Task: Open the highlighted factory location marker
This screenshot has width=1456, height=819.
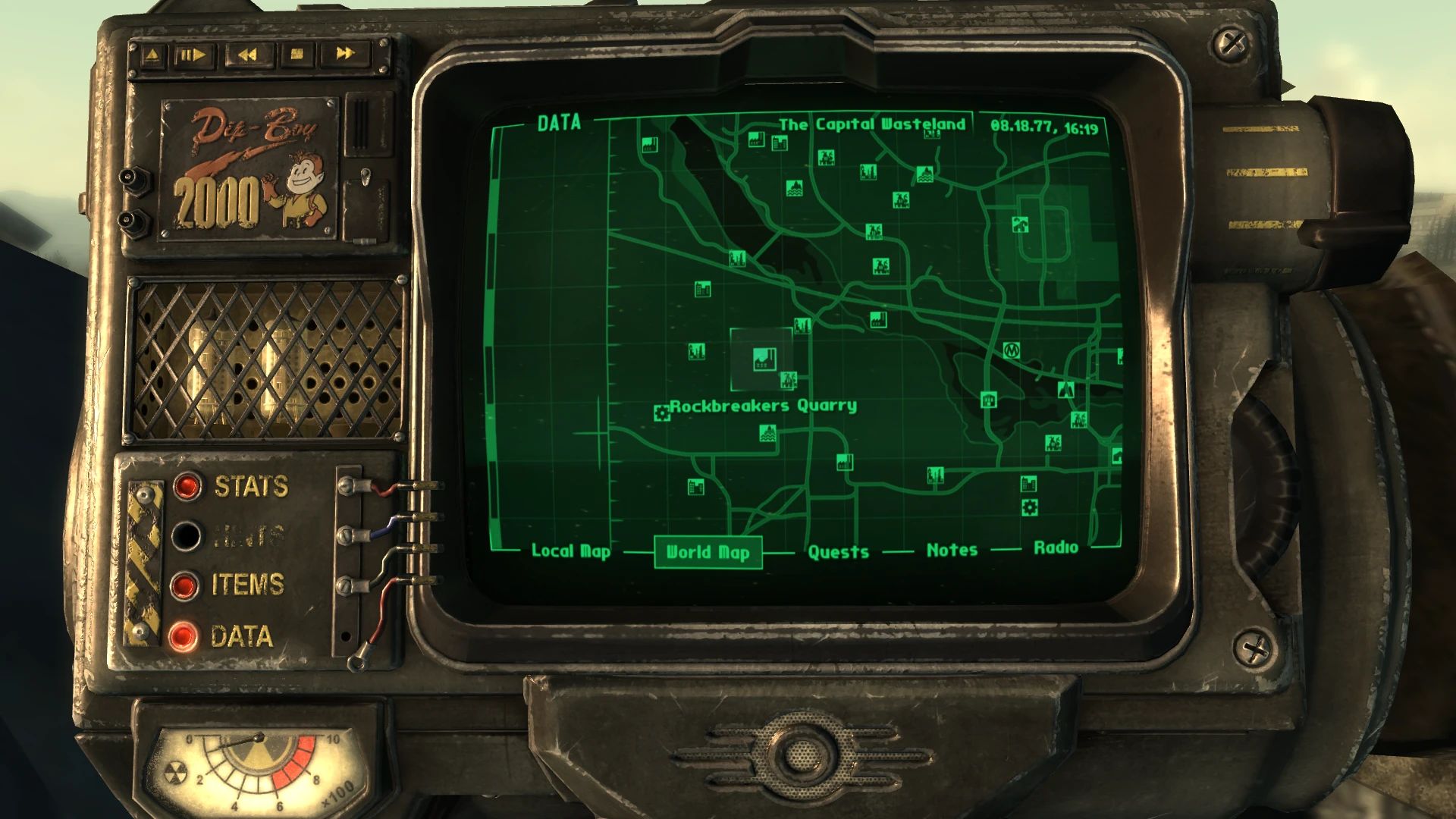Action: tap(764, 360)
